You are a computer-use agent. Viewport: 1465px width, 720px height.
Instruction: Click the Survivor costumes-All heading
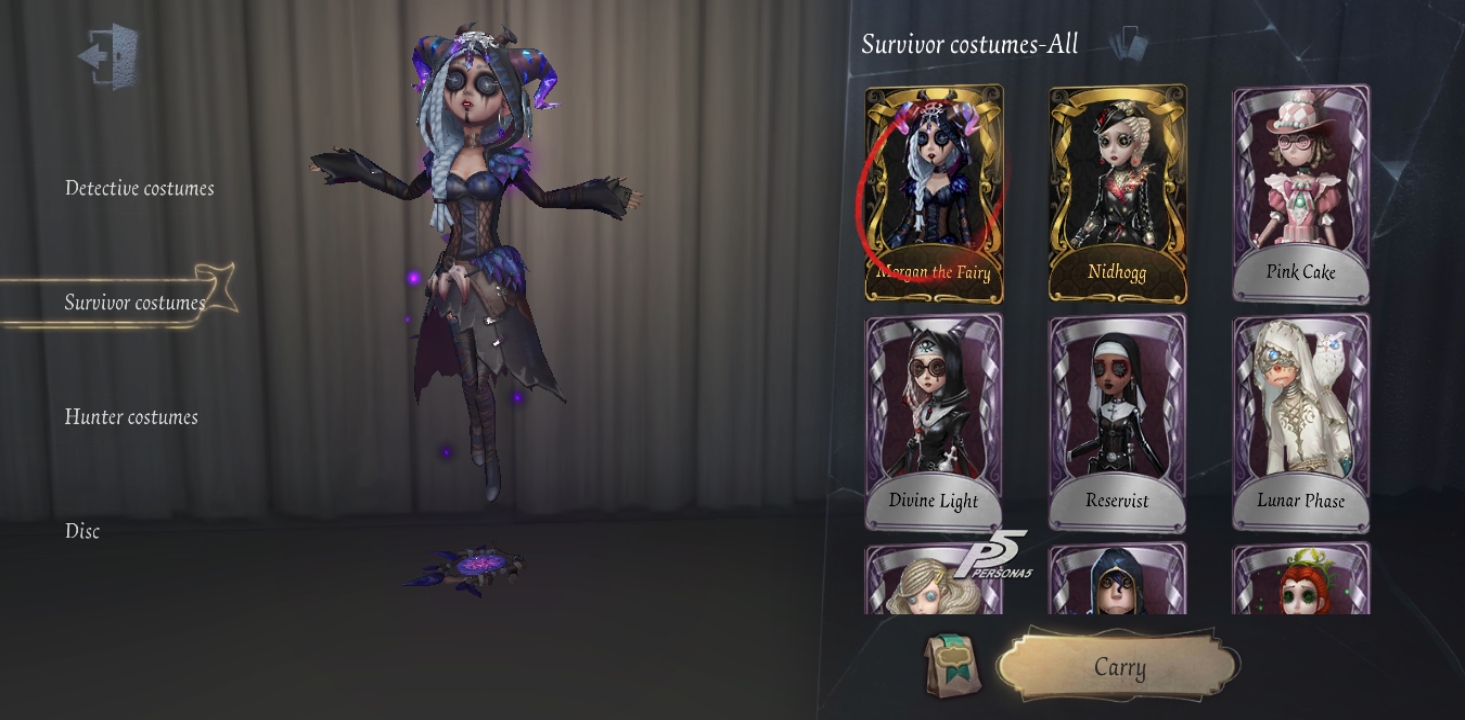970,45
